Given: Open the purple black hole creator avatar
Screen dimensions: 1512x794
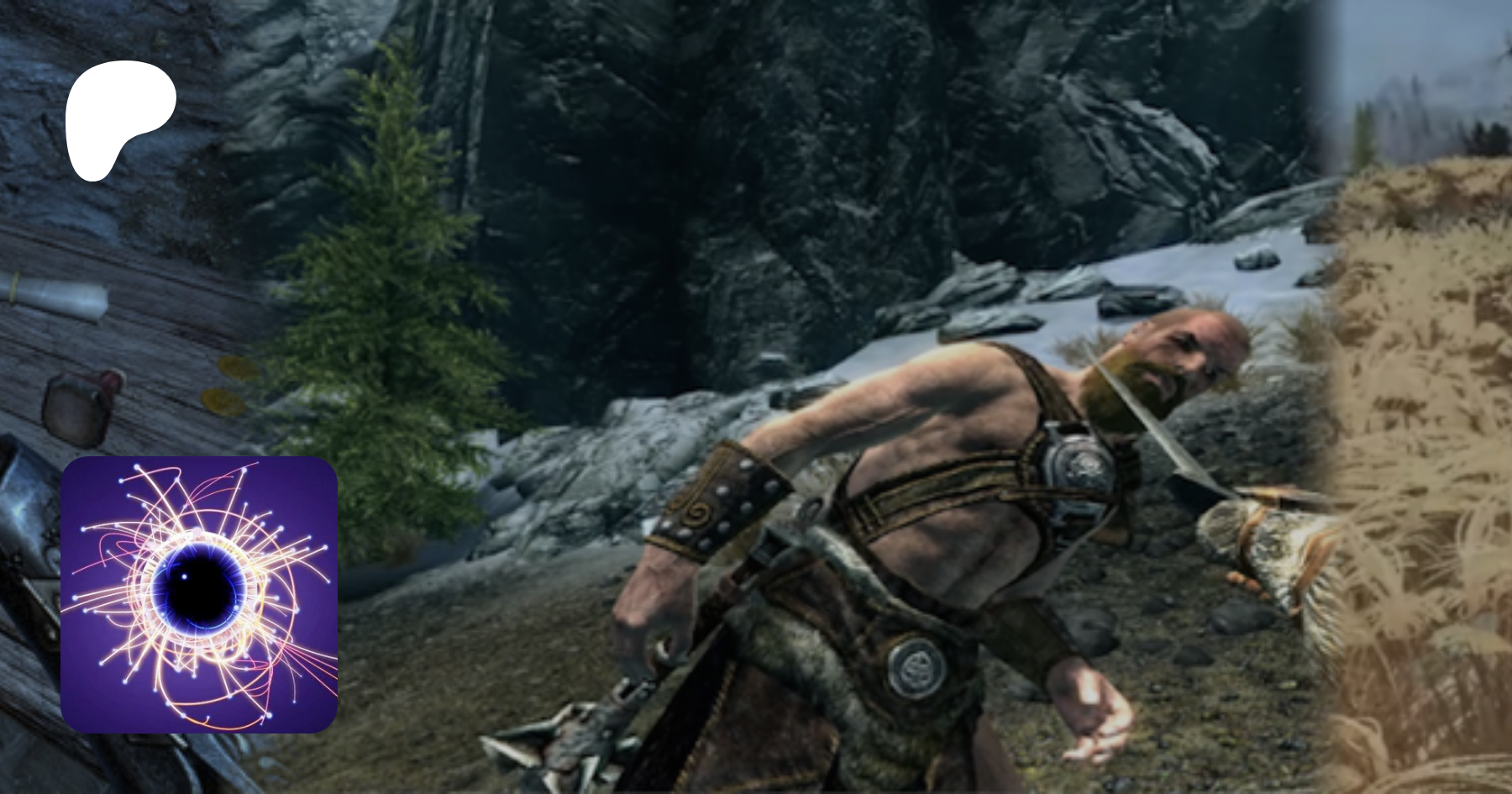Looking at the screenshot, I should [199, 594].
